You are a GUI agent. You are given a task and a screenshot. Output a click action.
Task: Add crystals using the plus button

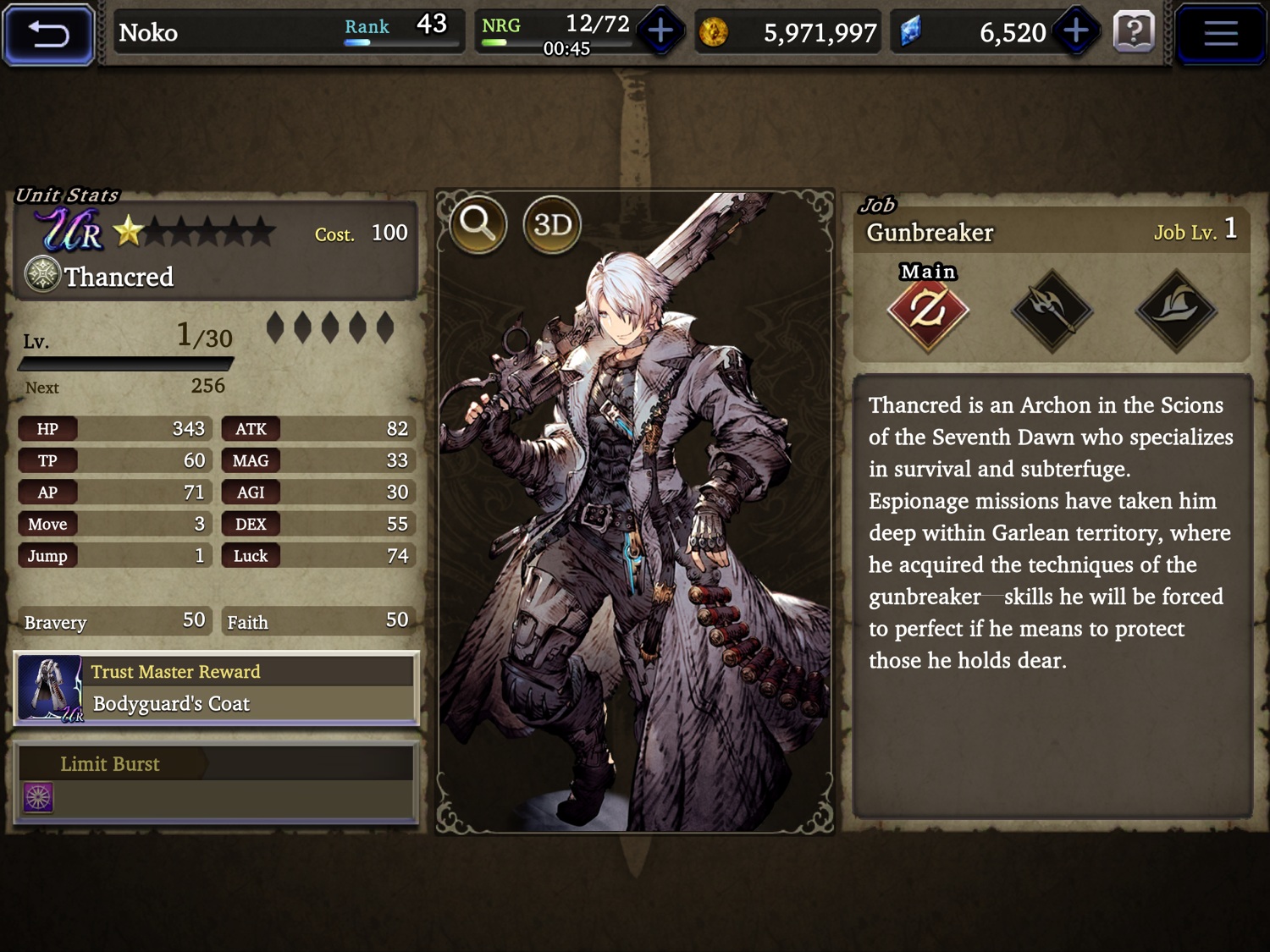tap(1075, 32)
